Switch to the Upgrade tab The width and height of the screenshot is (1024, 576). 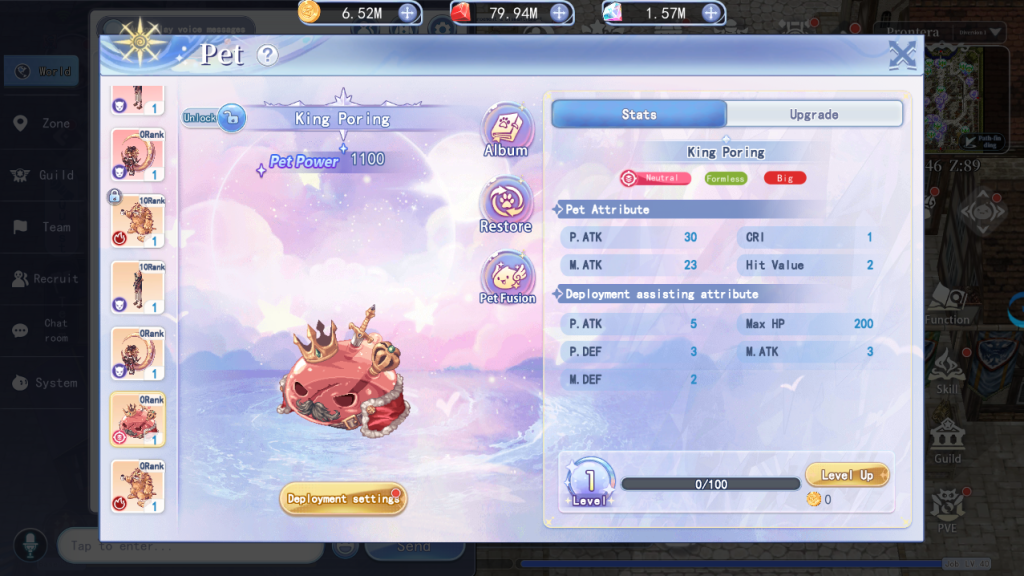point(813,115)
